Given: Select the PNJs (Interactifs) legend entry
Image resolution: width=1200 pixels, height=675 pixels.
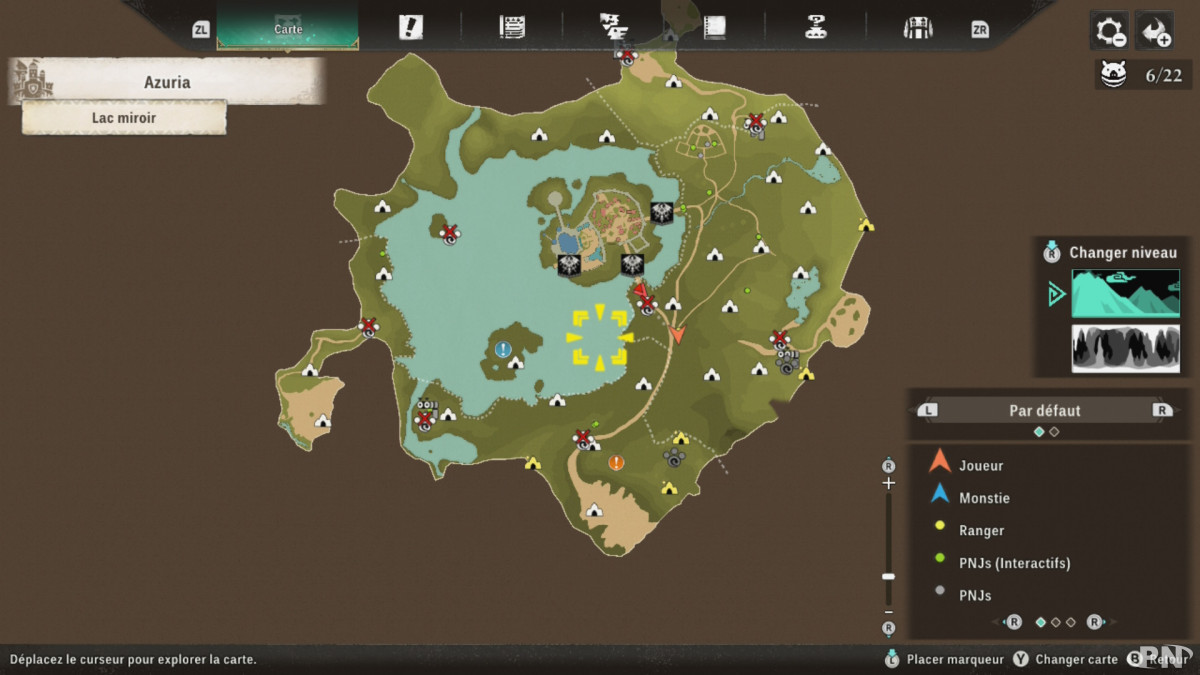Looking at the screenshot, I should pos(1014,563).
